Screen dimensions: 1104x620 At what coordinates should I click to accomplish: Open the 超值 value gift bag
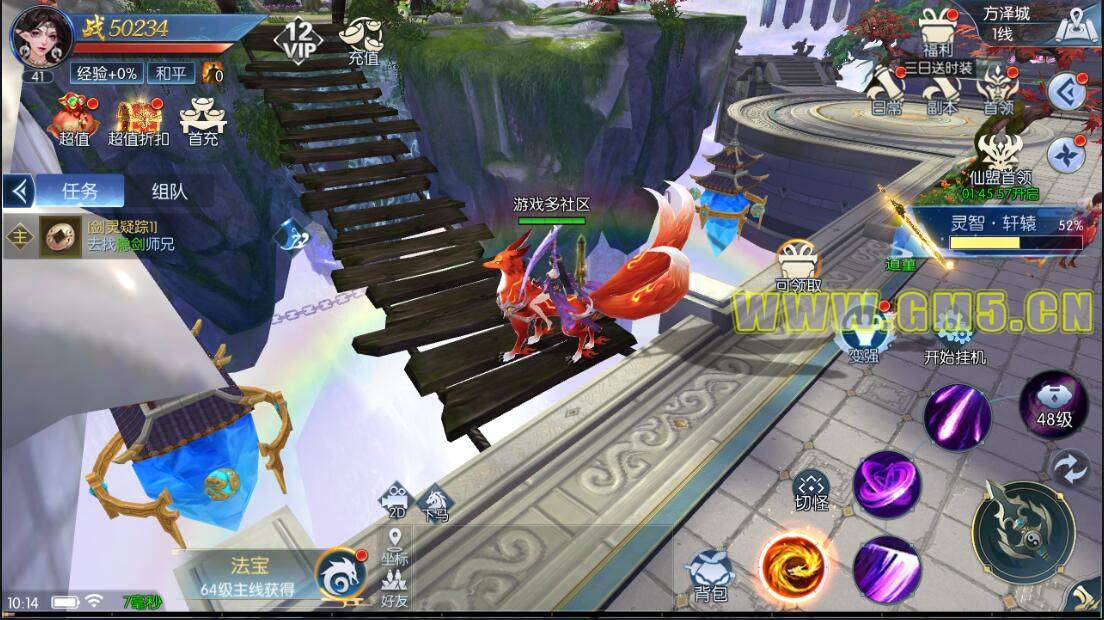point(74,120)
